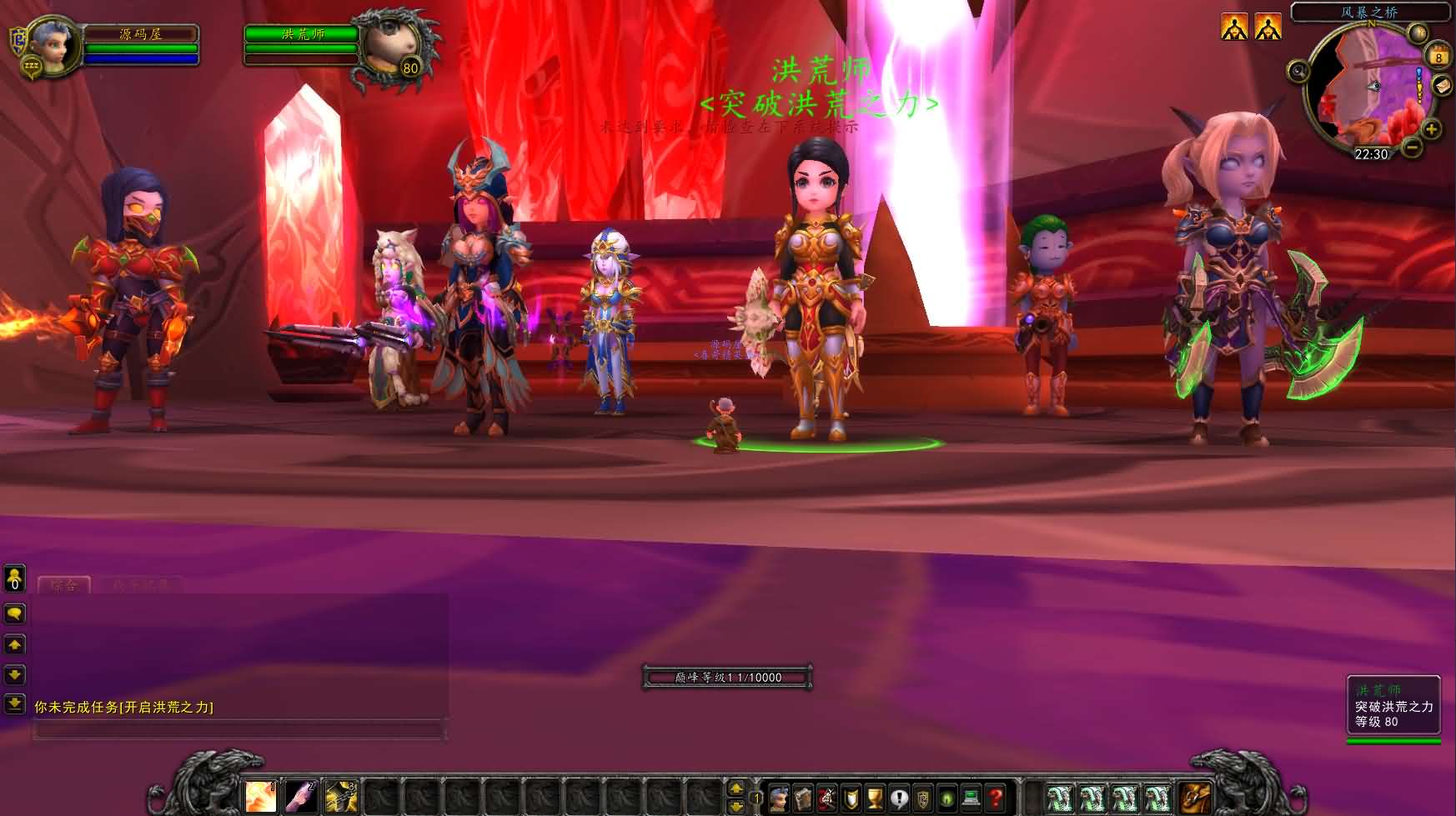This screenshot has width=1456, height=816.
Task: Toggle the minimap tracking magnifier button
Action: click(x=1298, y=71)
